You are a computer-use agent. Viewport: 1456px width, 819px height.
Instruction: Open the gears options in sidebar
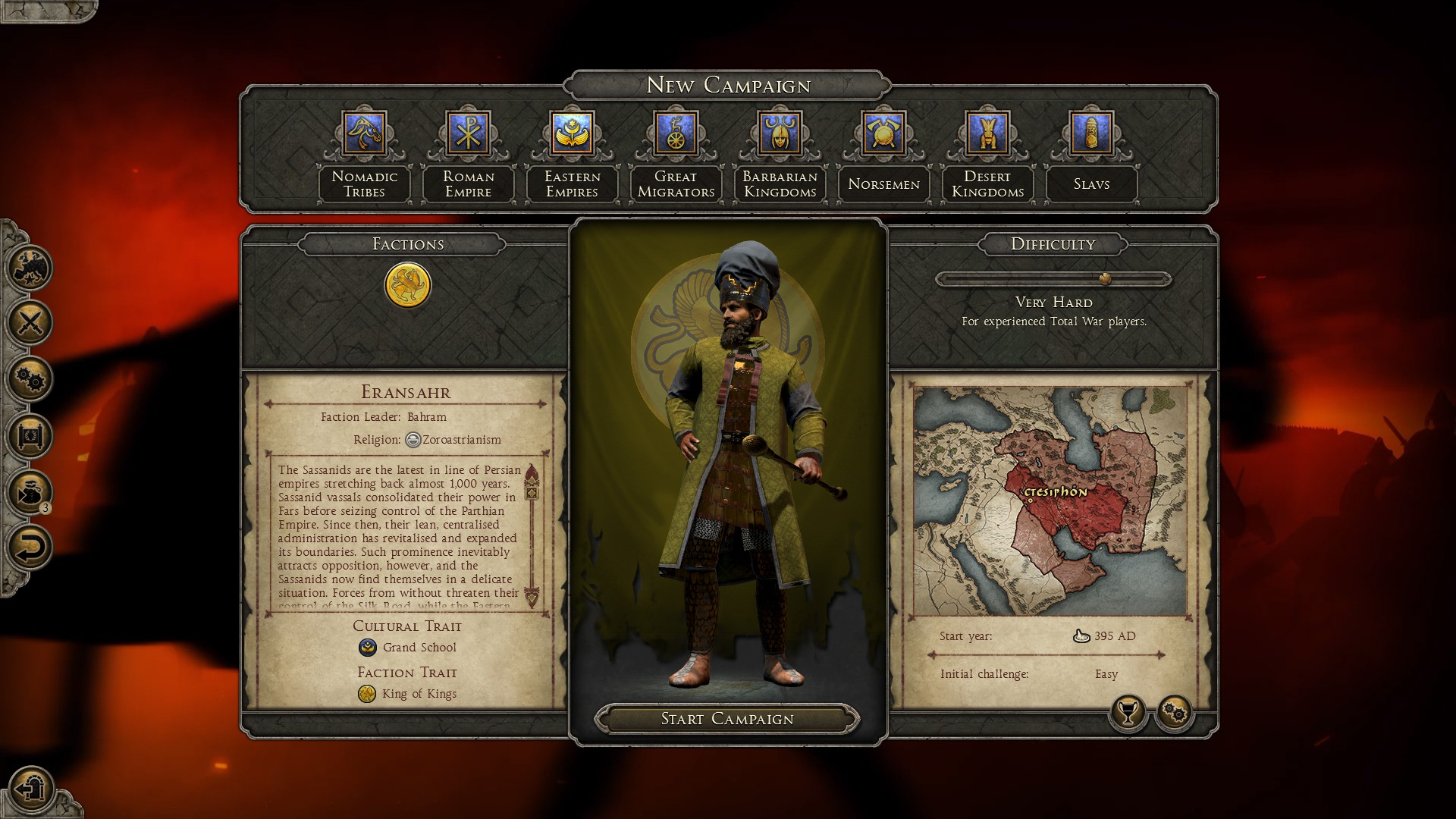[x=30, y=379]
